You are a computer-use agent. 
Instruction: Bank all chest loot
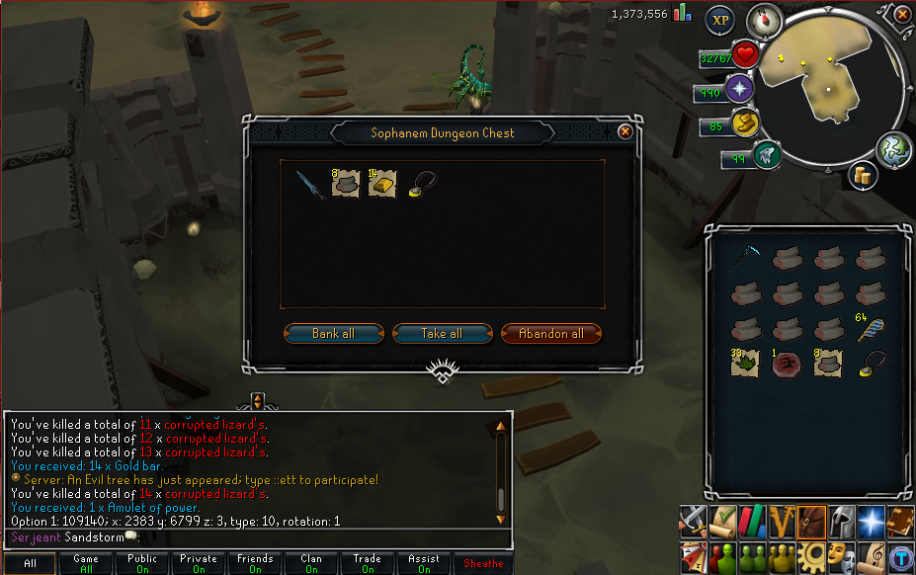(x=332, y=334)
